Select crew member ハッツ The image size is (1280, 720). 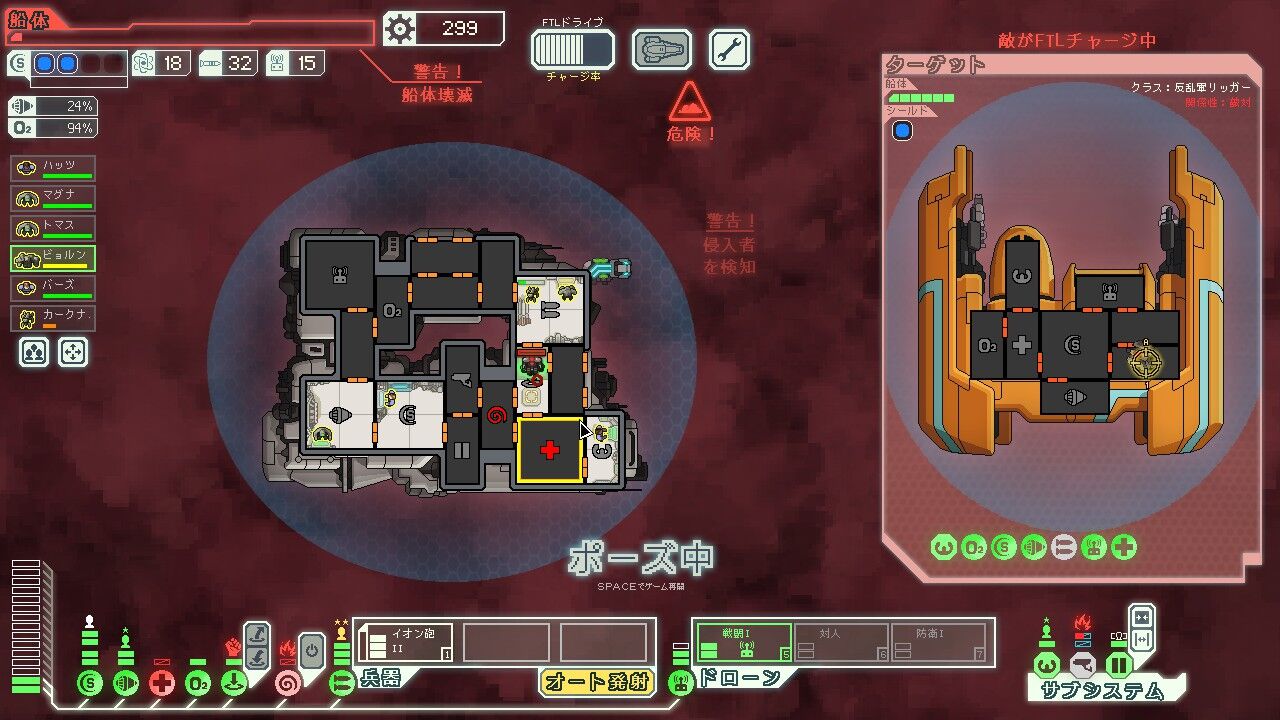coord(53,168)
